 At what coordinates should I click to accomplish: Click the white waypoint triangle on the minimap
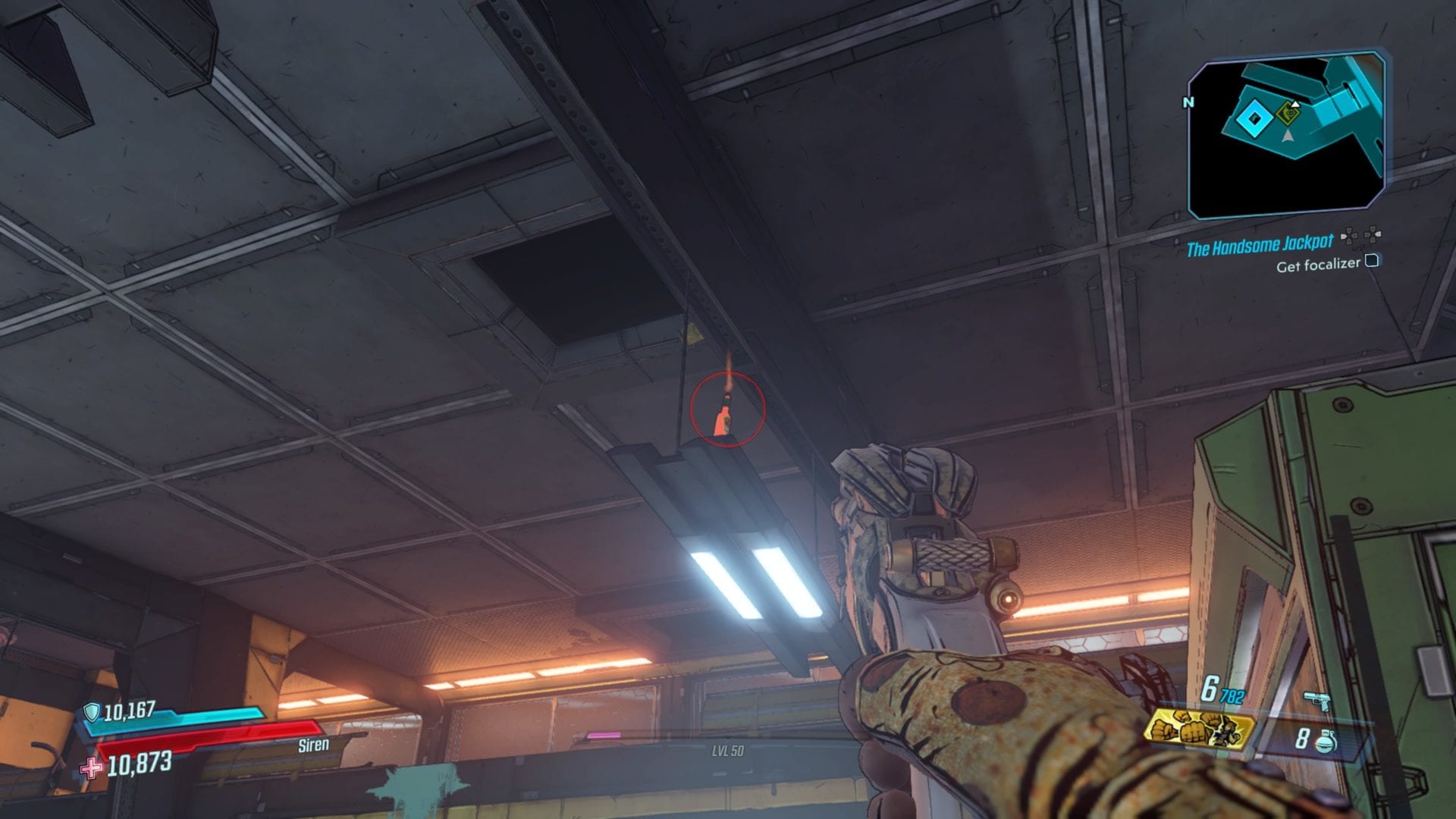(x=1294, y=104)
